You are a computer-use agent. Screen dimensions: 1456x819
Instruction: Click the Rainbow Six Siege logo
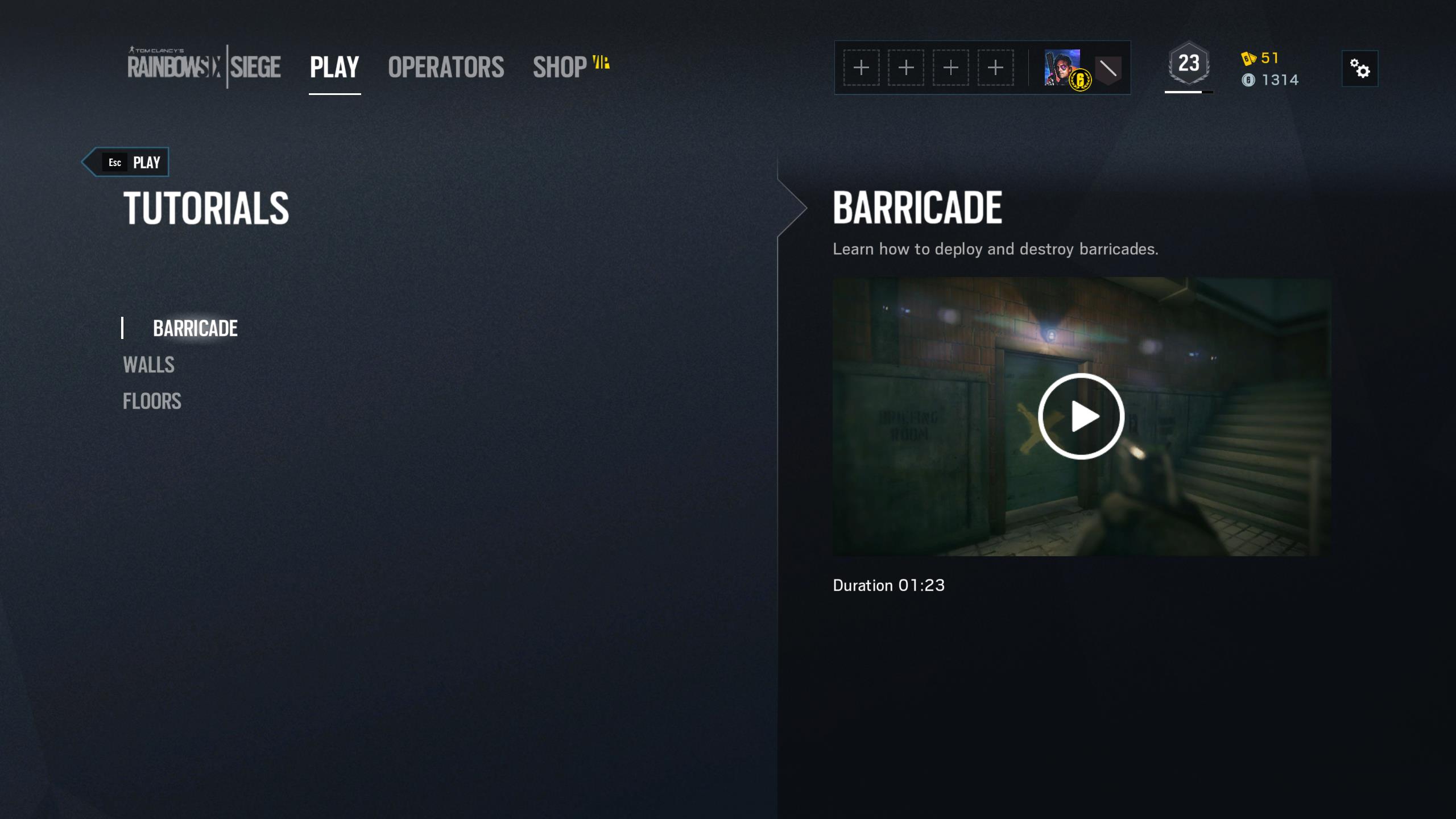click(x=205, y=65)
